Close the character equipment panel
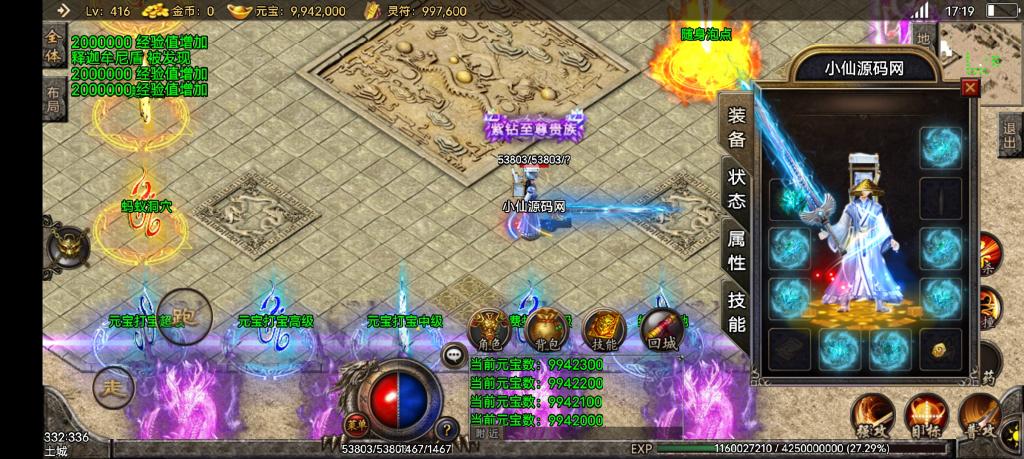The image size is (1024, 459). coord(969,88)
